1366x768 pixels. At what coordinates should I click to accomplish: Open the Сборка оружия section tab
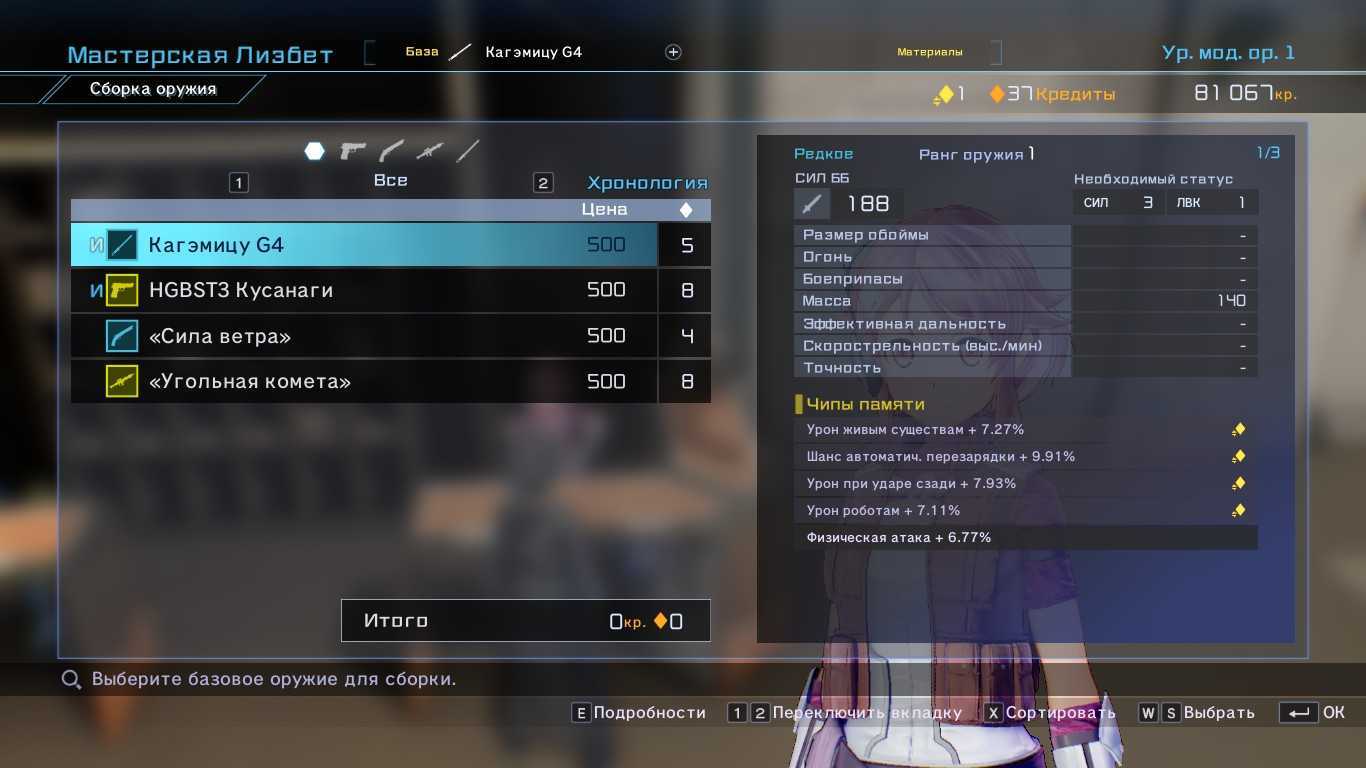153,89
